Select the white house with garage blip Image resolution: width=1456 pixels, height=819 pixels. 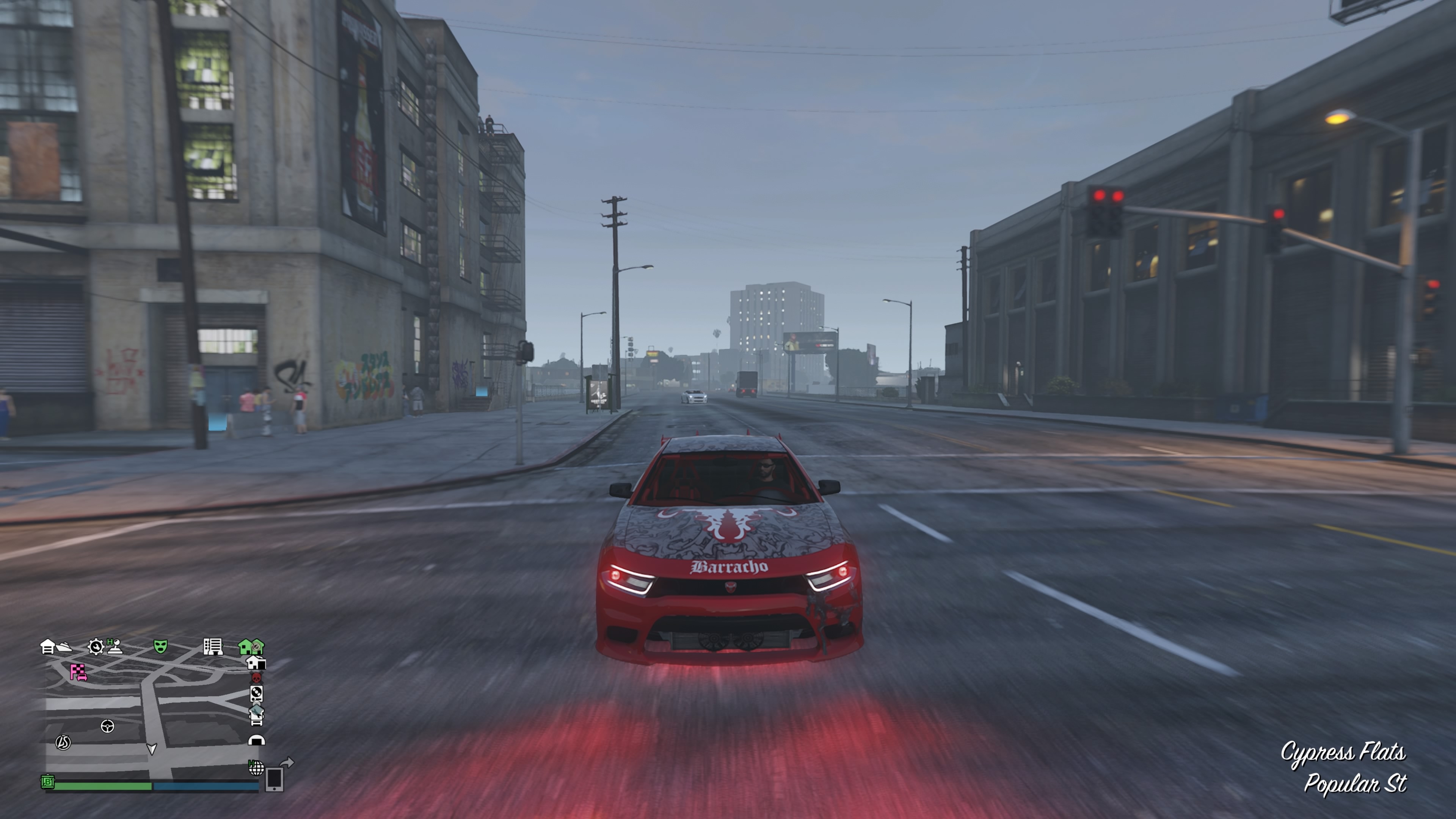pyautogui.click(x=257, y=662)
